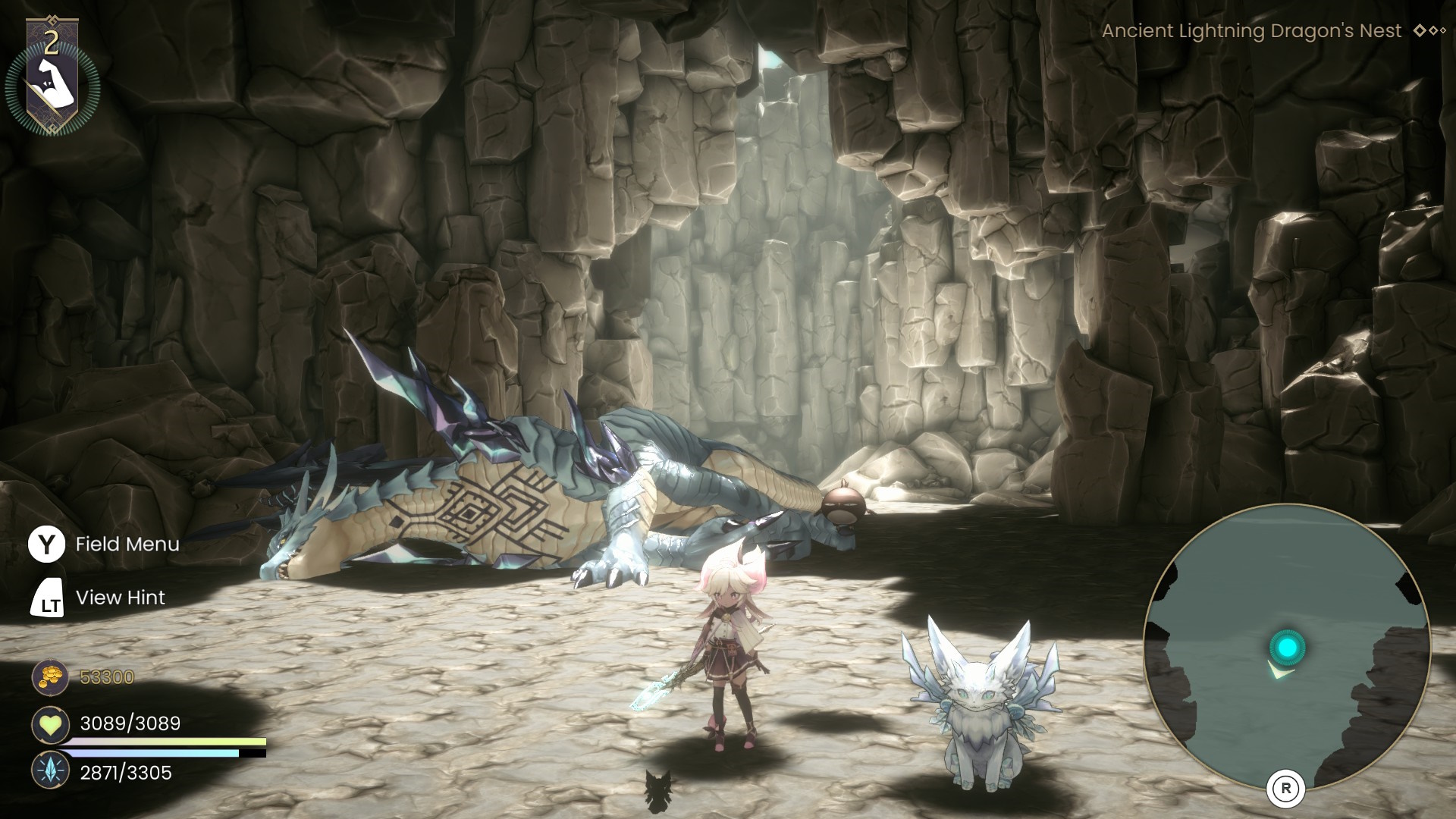1456x819 pixels.
Task: Click the Ancient Lightning Dragon's Nest label
Action: coord(1251,31)
